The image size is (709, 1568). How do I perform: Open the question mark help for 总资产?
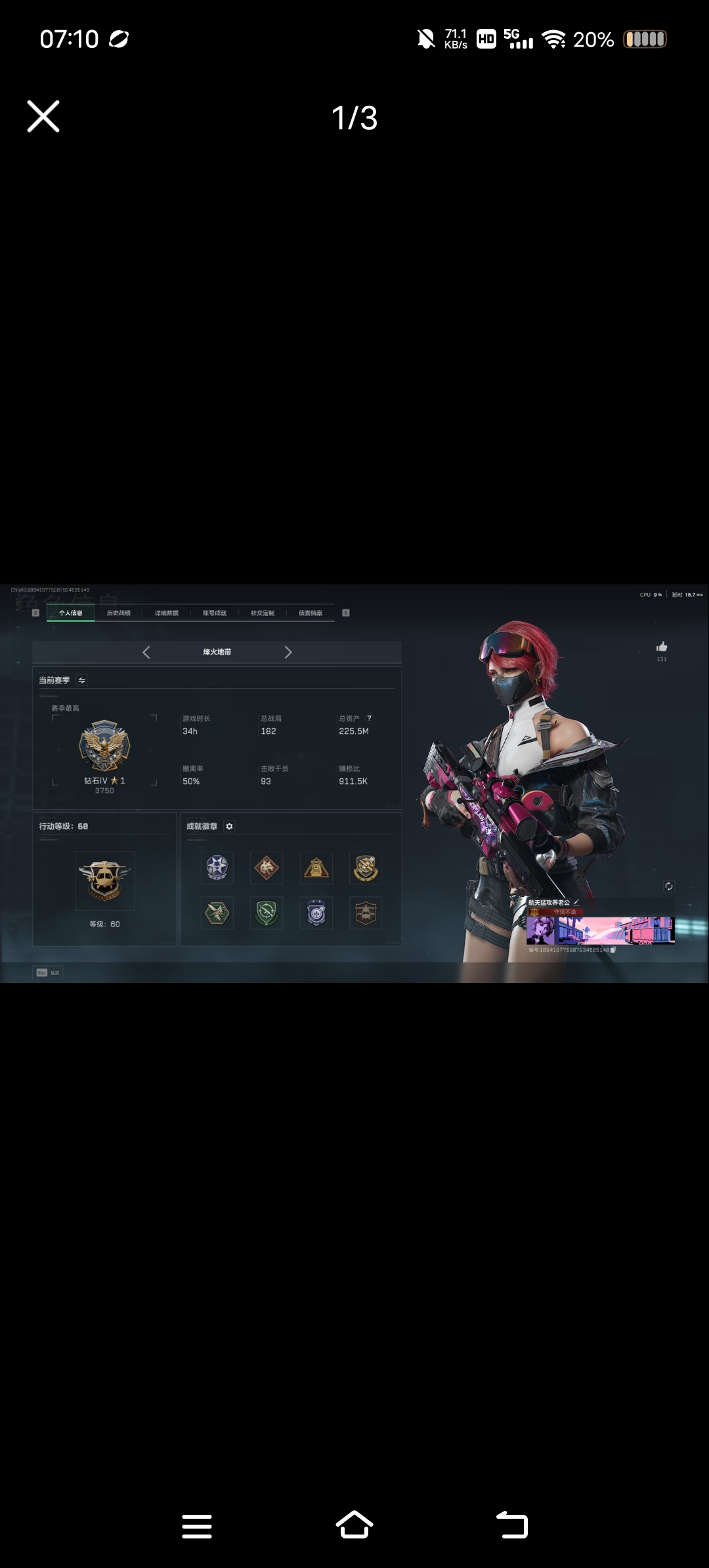369,718
